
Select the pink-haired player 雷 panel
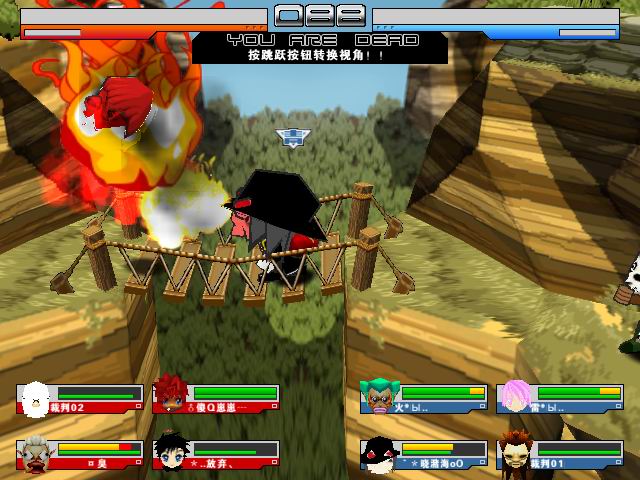(559, 399)
